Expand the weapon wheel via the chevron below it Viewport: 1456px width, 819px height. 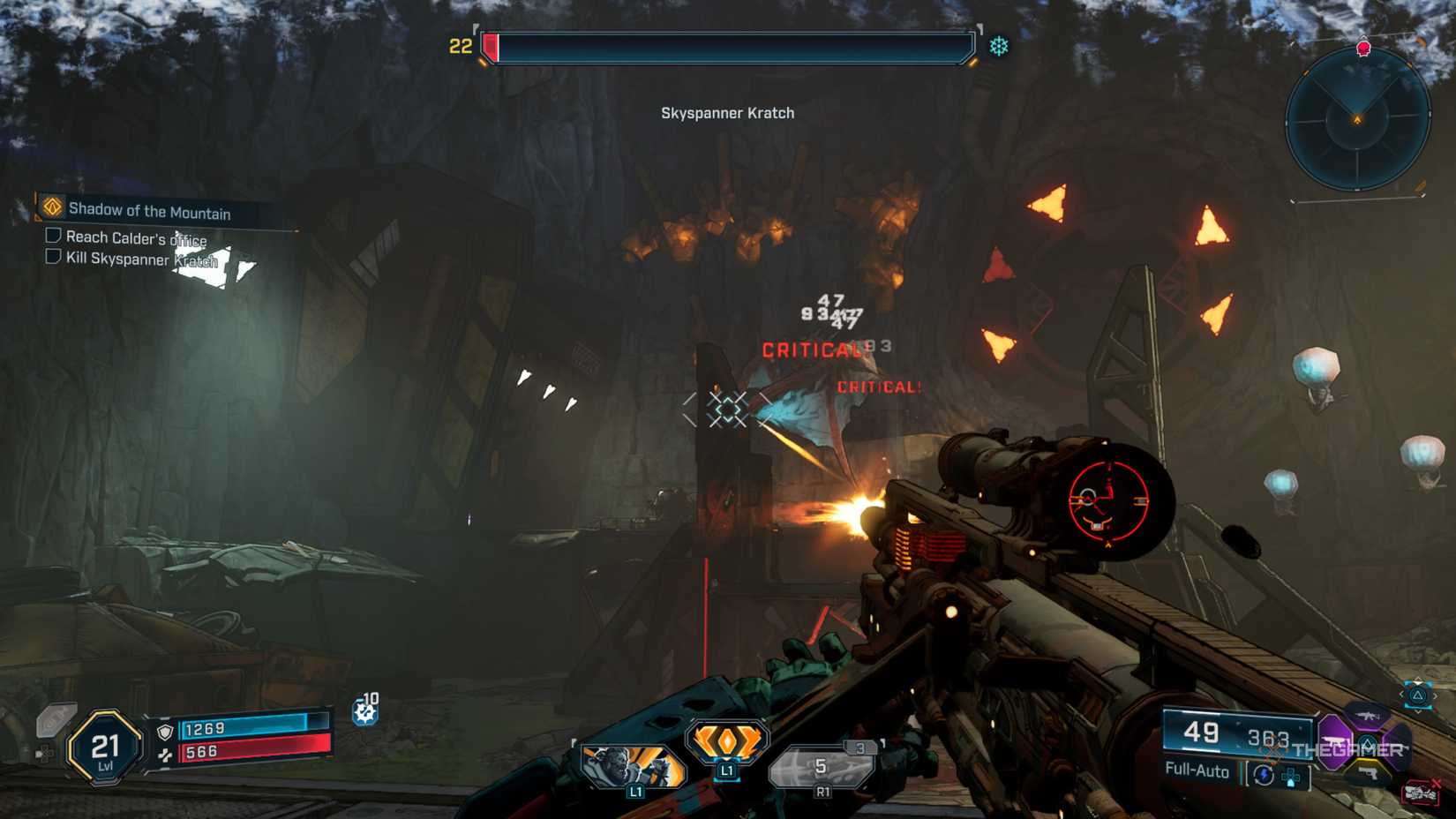[1418, 711]
